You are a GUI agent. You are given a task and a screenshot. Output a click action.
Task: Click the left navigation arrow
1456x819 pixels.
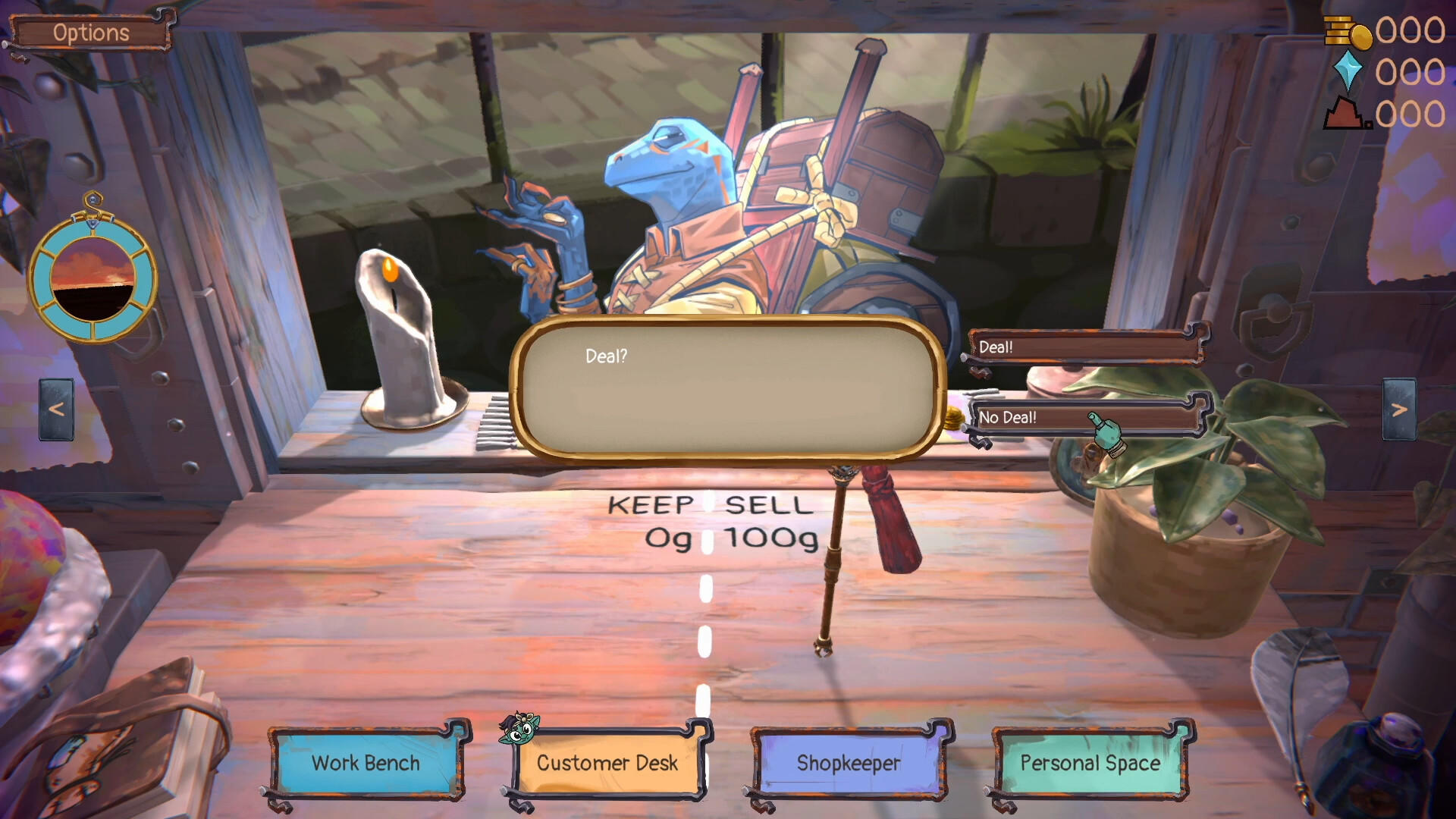[x=55, y=410]
